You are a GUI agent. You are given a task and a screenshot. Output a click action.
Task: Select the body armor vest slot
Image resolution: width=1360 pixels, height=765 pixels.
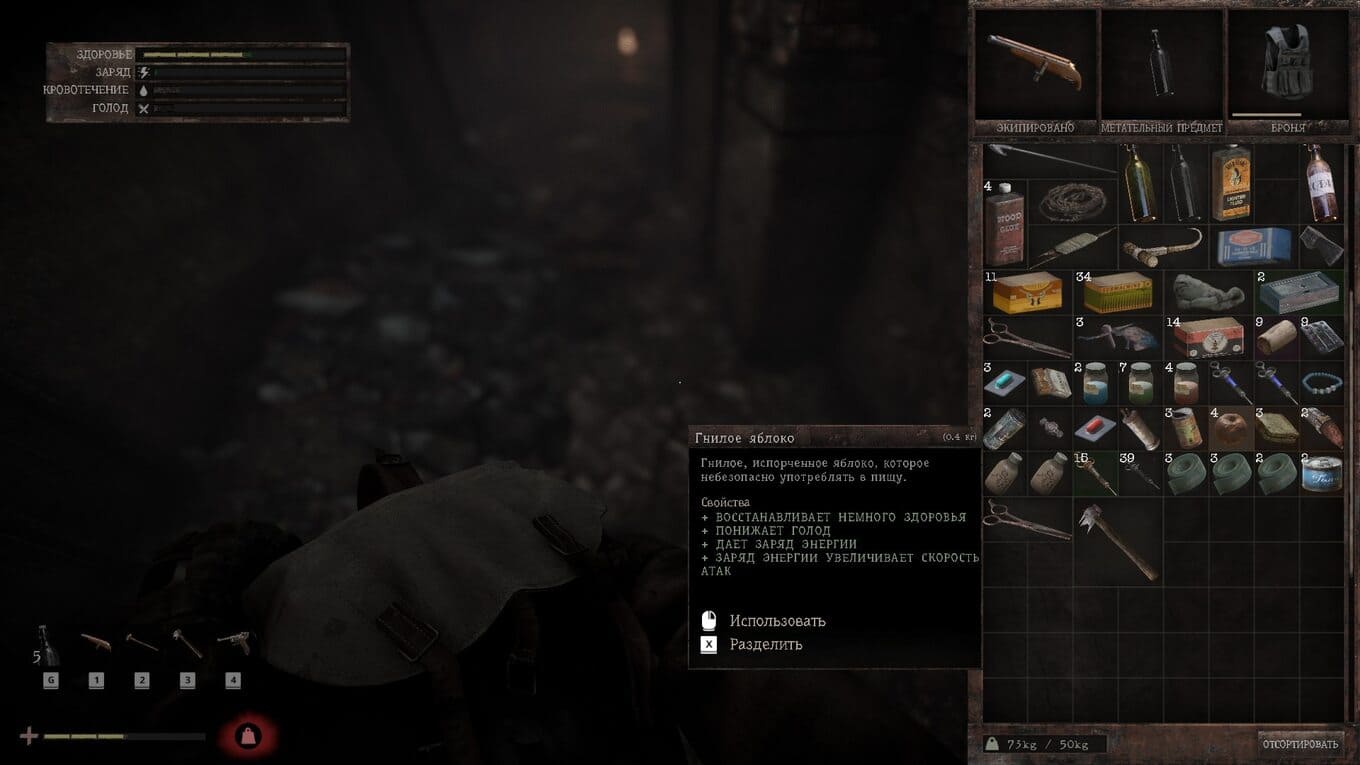(1286, 65)
